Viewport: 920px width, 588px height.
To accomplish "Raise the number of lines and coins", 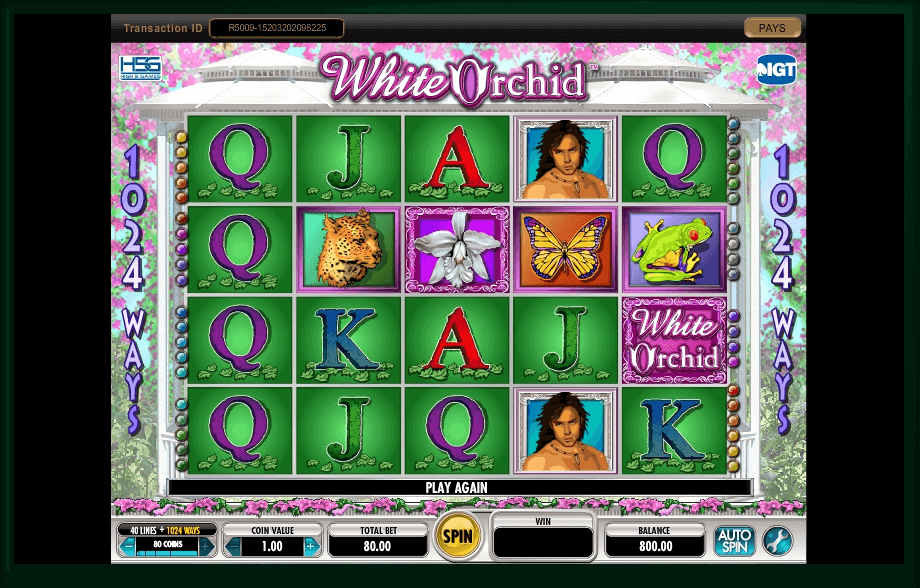I will 206,546.
